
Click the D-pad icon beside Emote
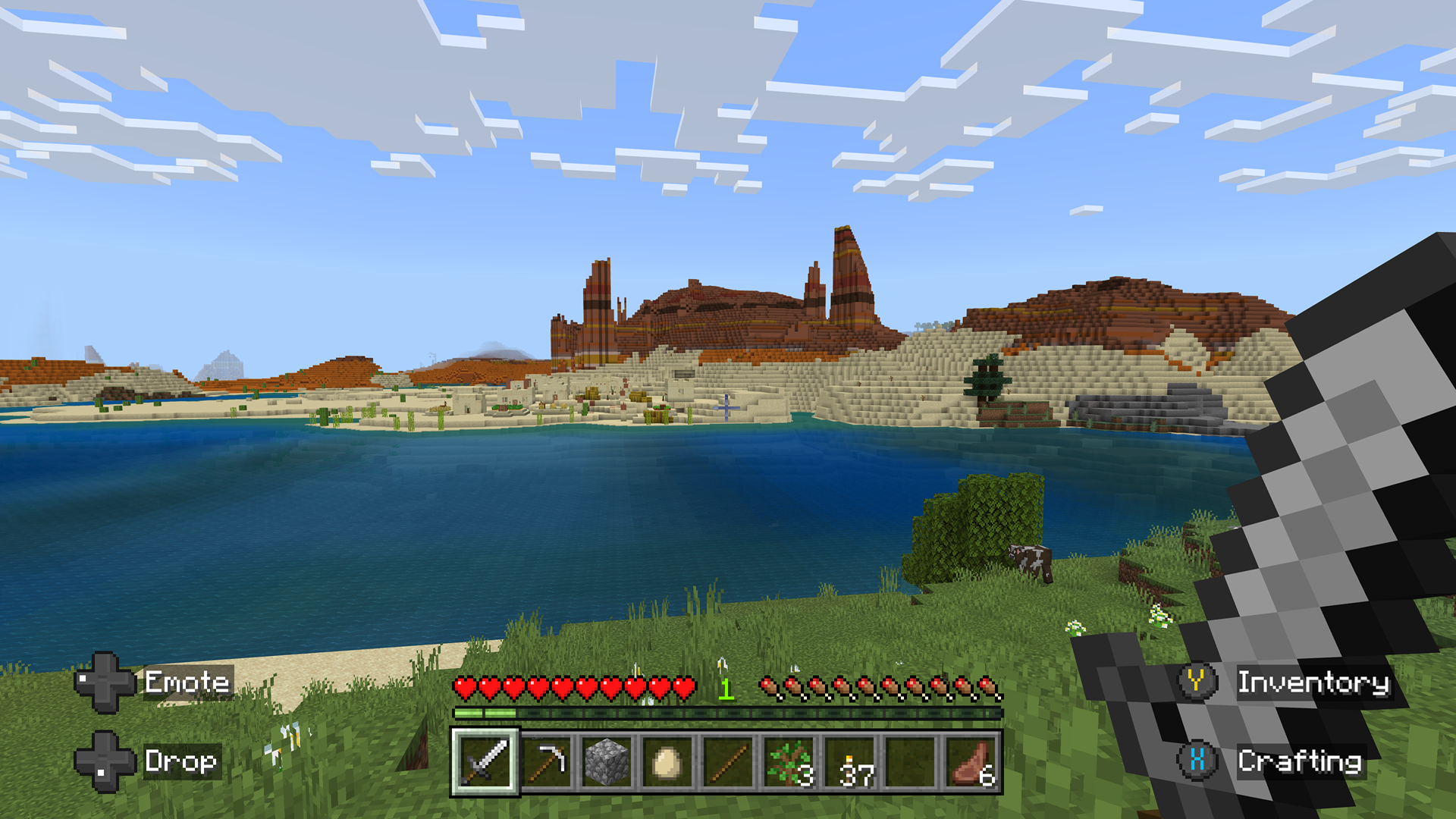[x=104, y=683]
